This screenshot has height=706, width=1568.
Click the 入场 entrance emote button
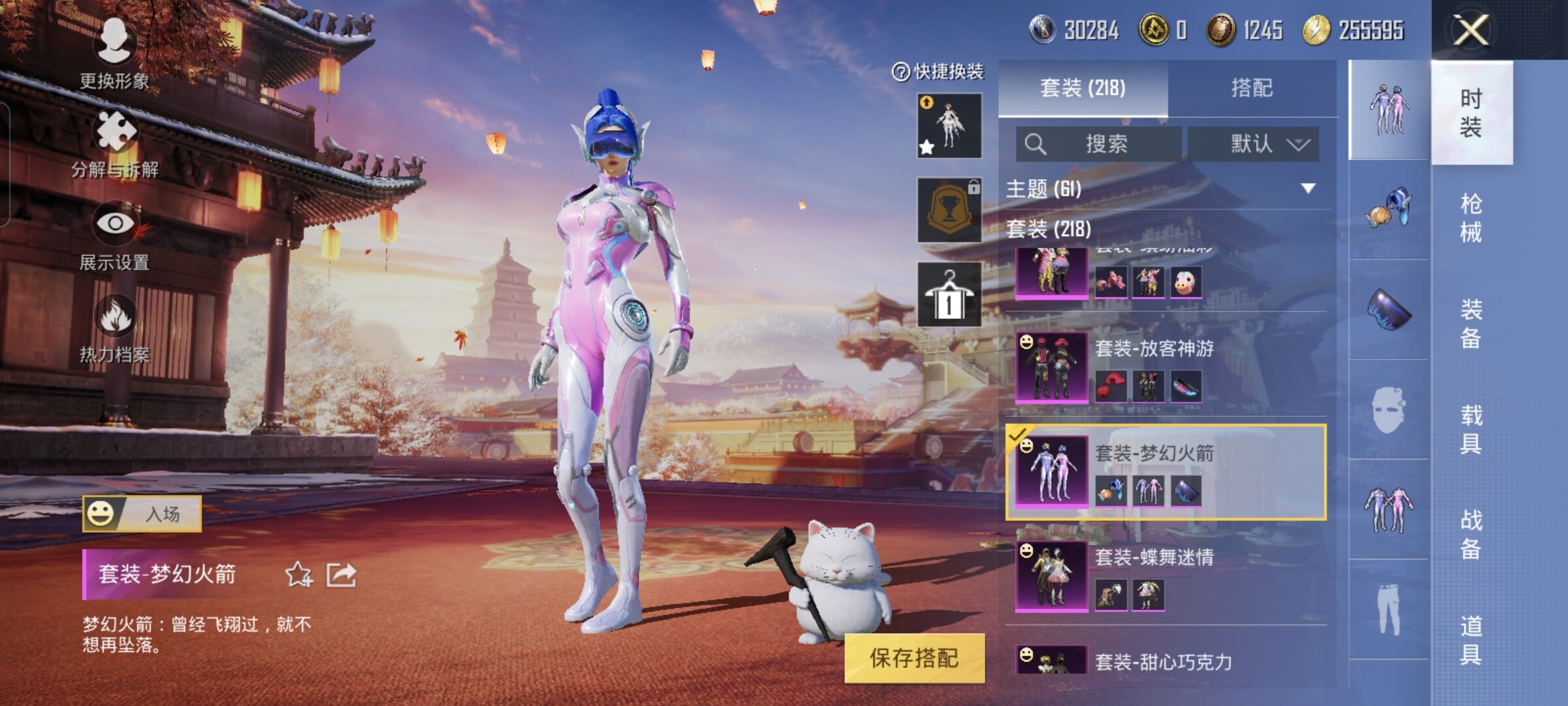[x=142, y=514]
